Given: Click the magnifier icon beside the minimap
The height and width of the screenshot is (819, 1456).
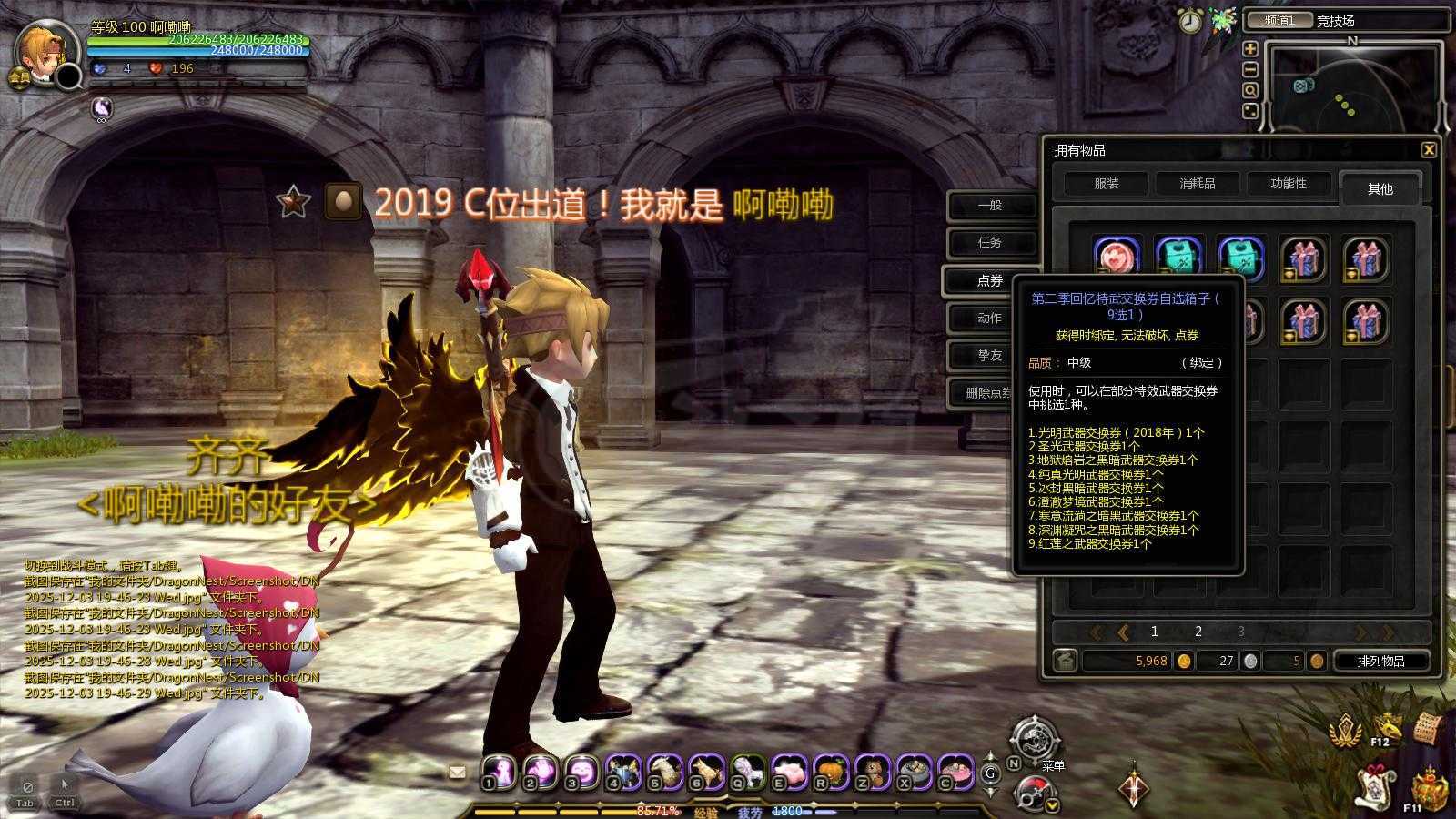Looking at the screenshot, I should pos(1250,88).
